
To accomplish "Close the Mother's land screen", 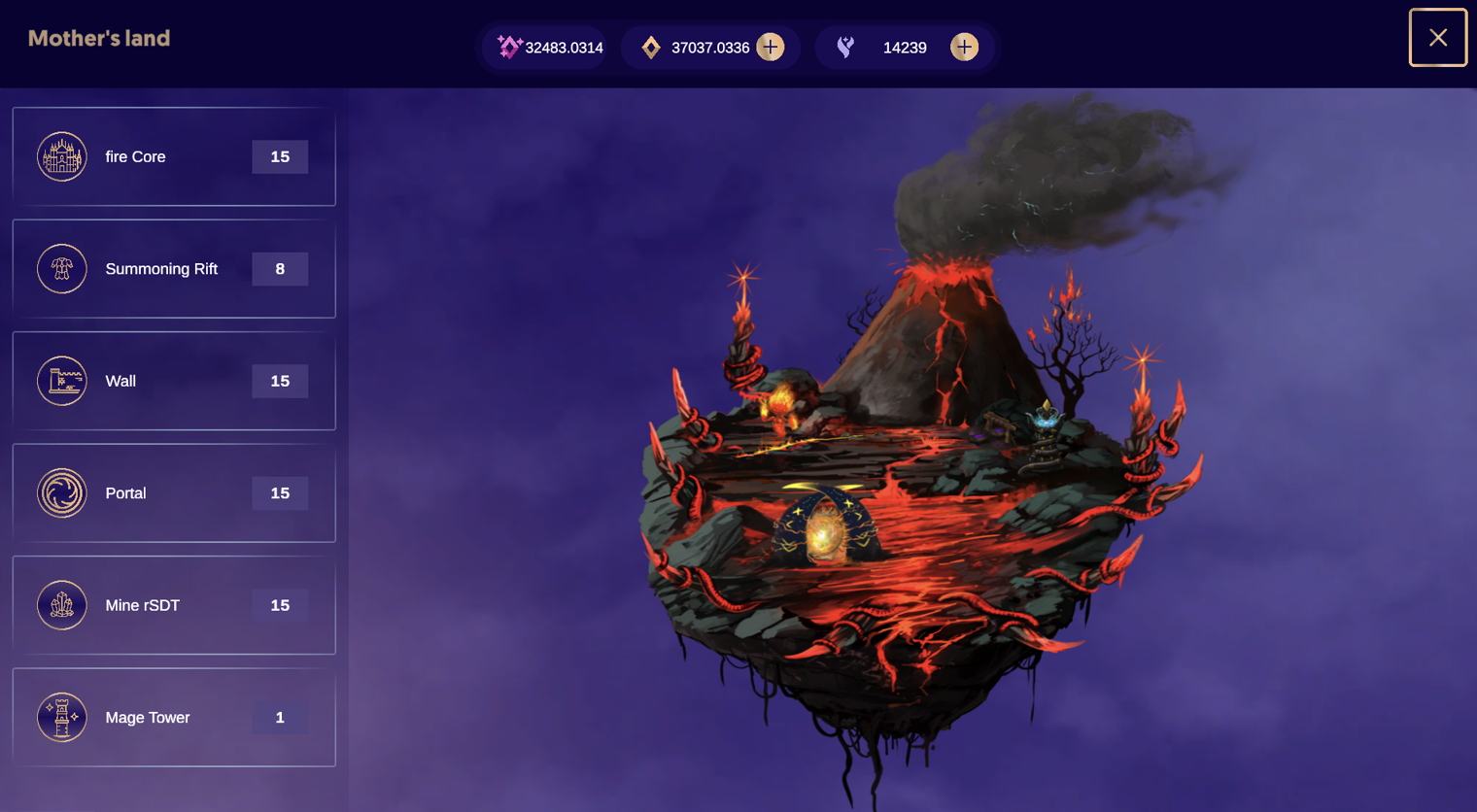I will pyautogui.click(x=1437, y=38).
